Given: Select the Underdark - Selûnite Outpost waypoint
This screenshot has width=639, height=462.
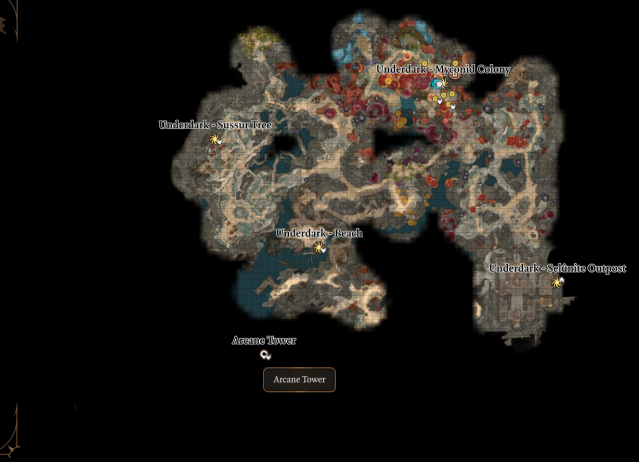Looking at the screenshot, I should pos(557,282).
